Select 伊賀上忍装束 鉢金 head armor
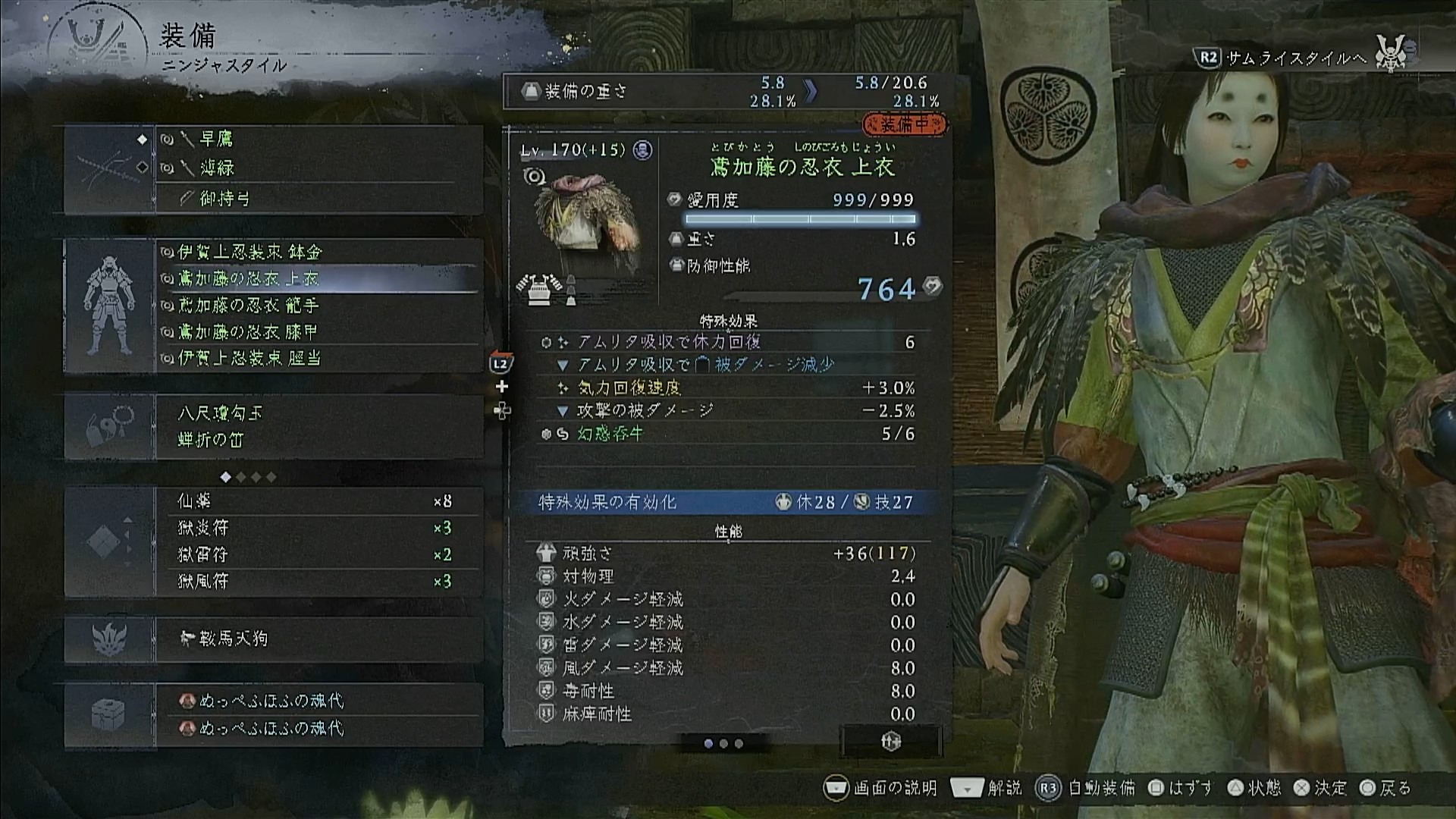Image resolution: width=1456 pixels, height=819 pixels. coord(318,252)
